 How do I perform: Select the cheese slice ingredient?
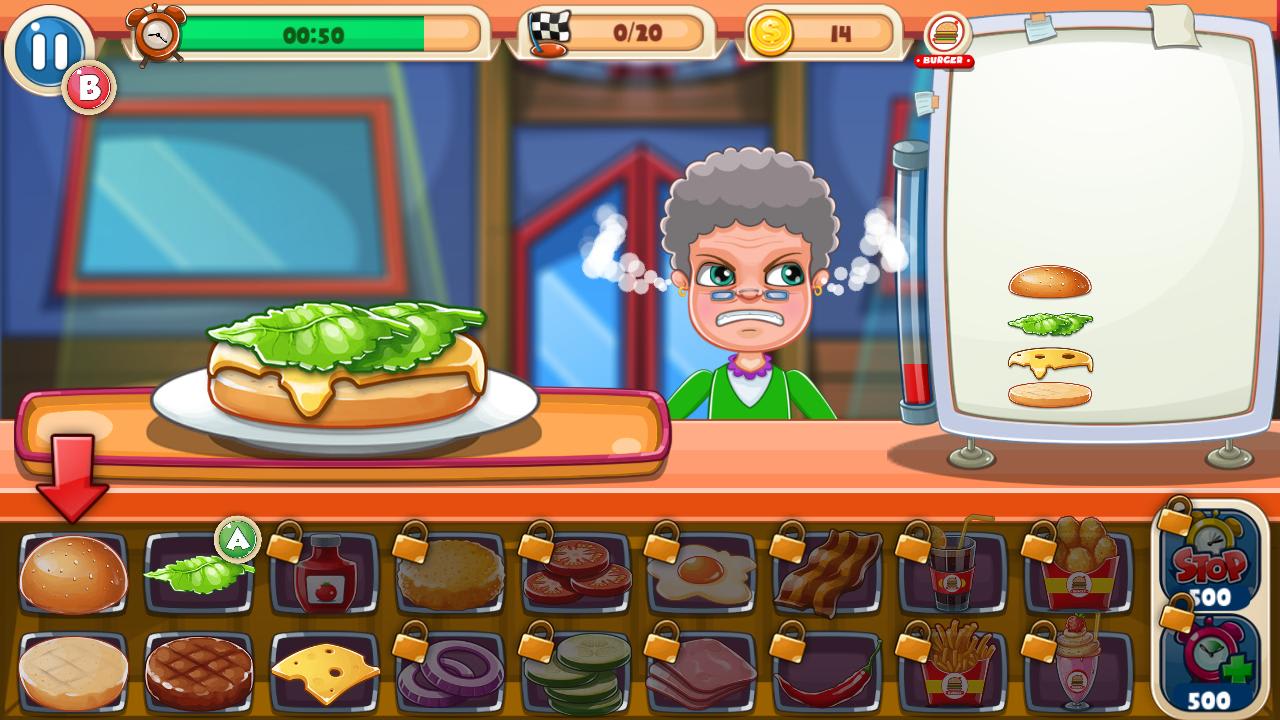324,670
